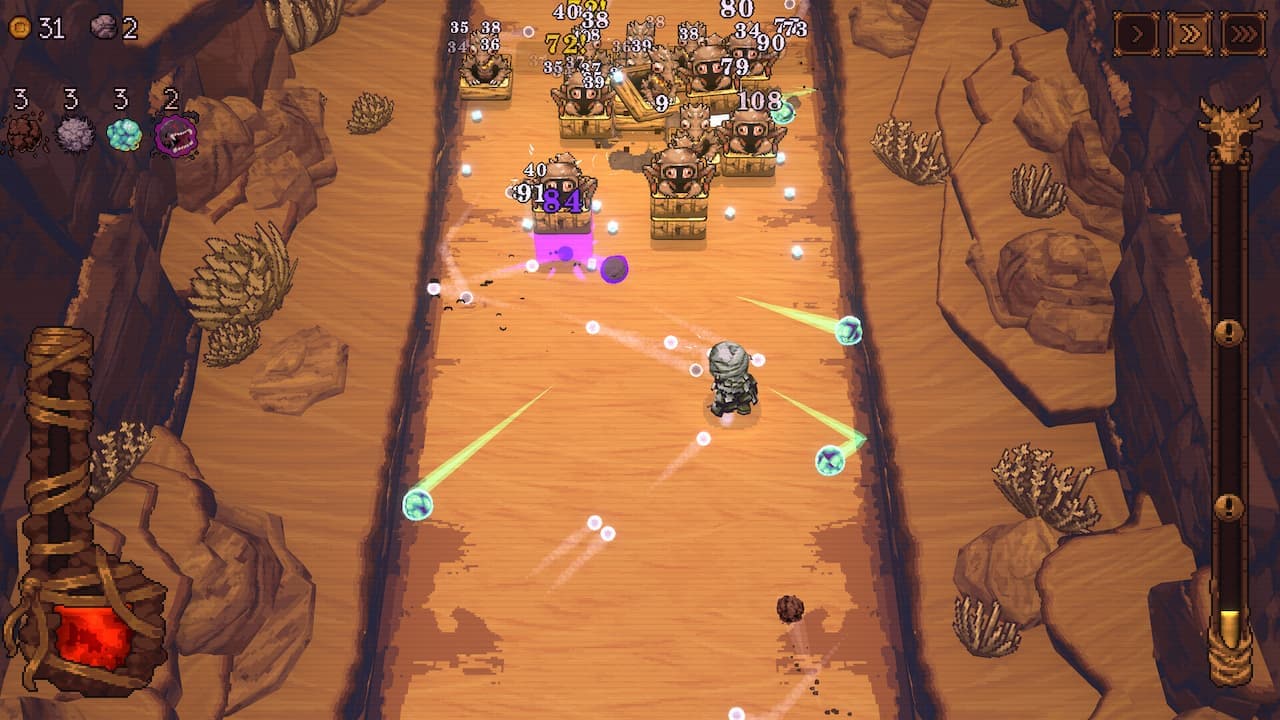This screenshot has width=1280, height=720.
Task: Click the grey spiky ball icon
Action: [x=74, y=134]
